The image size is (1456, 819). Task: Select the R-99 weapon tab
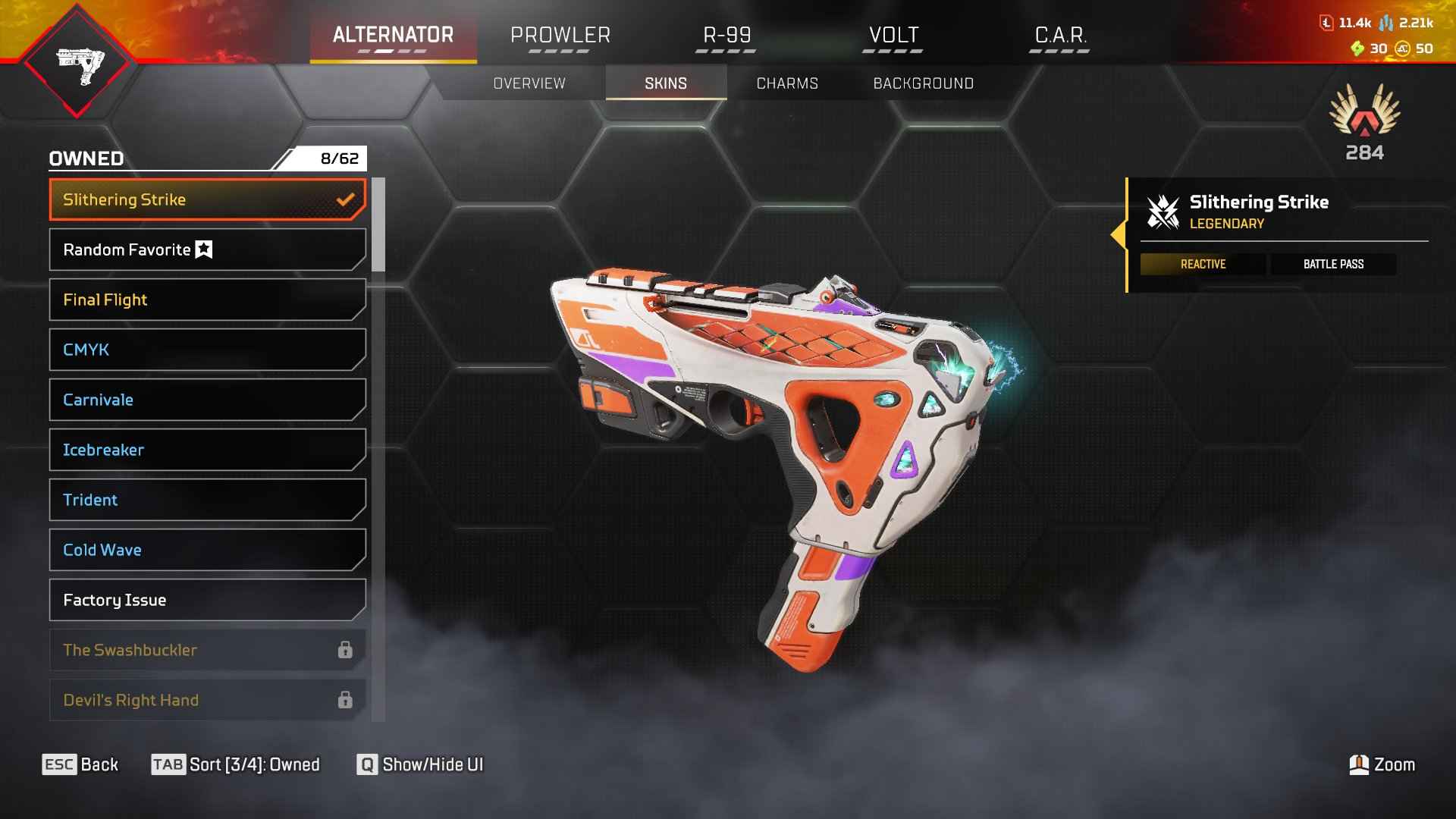click(726, 36)
